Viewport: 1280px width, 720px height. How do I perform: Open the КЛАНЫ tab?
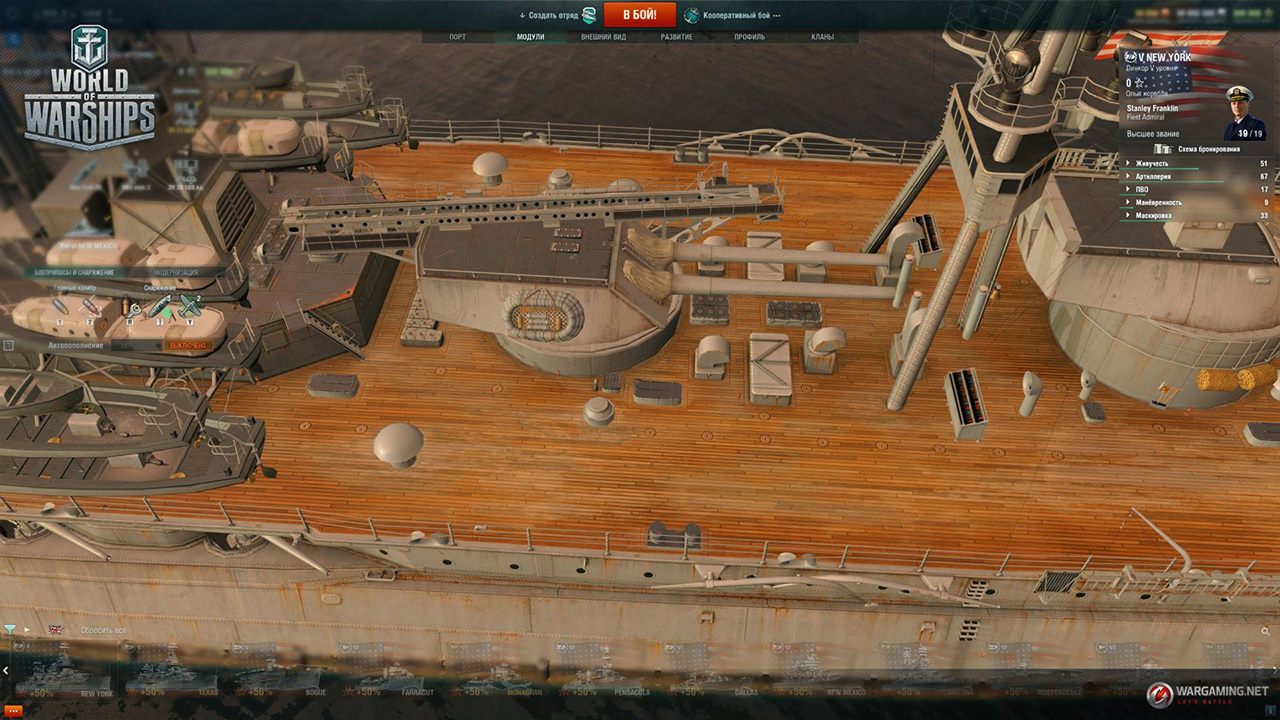click(822, 37)
